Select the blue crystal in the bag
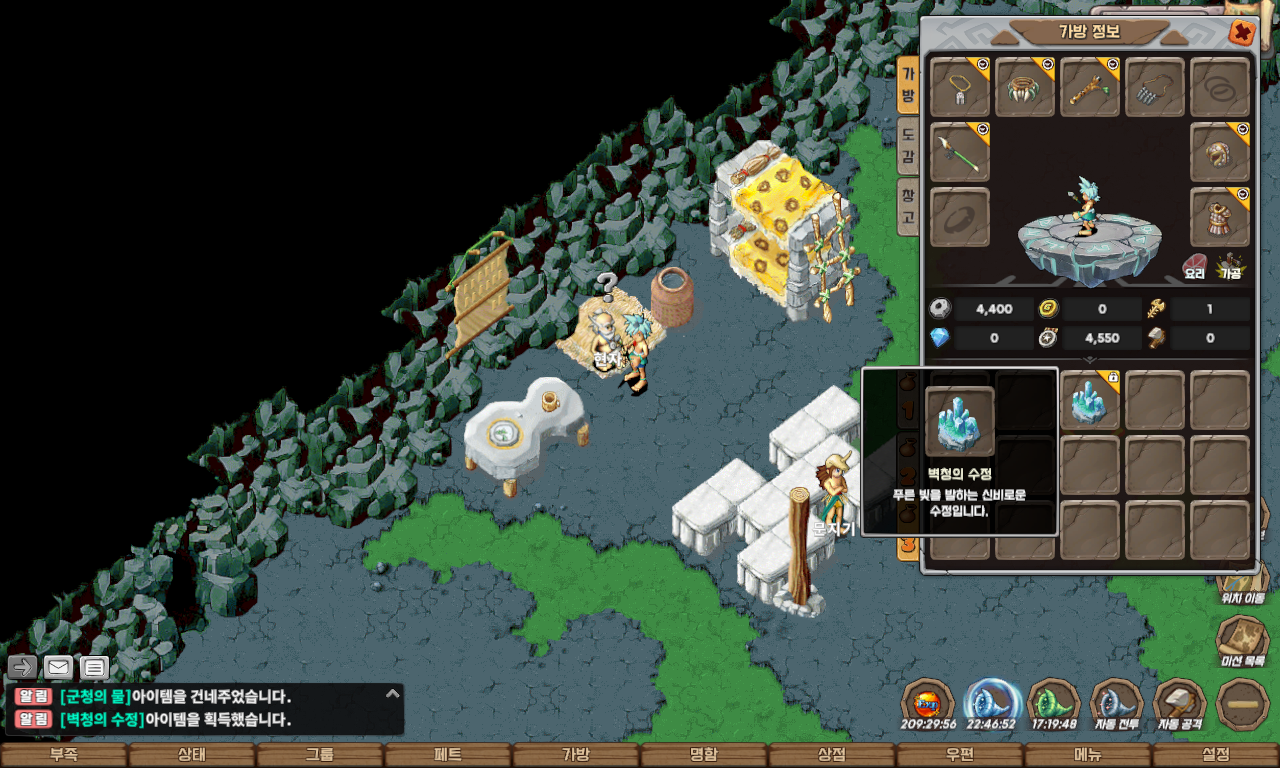The image size is (1280, 768). click(x=1089, y=400)
